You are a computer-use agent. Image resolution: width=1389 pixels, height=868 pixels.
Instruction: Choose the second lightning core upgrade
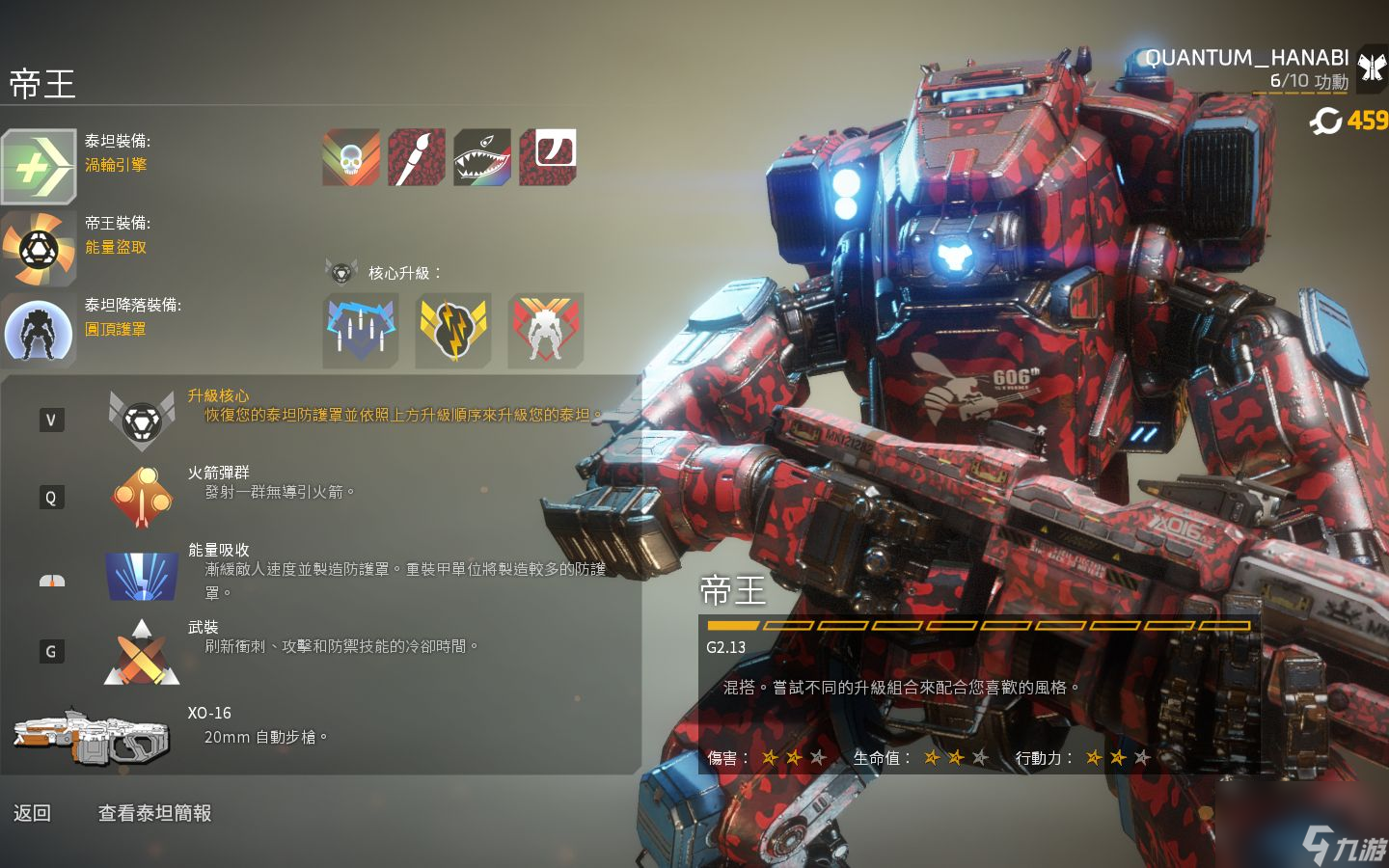click(x=452, y=330)
